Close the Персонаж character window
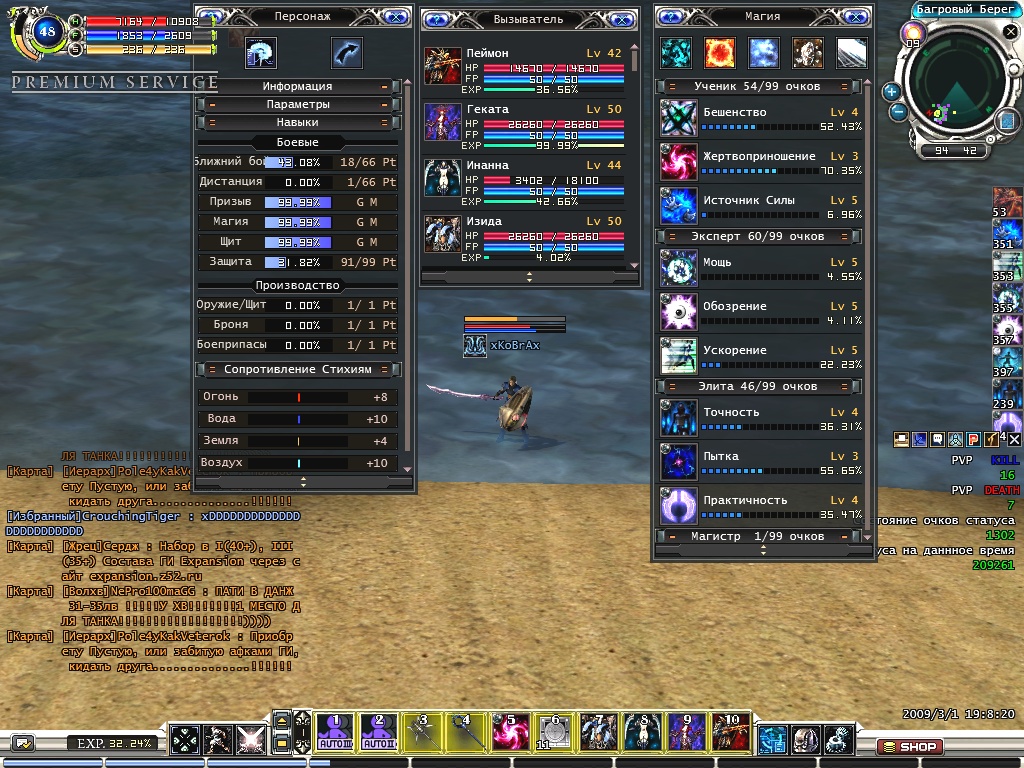Image resolution: width=1024 pixels, height=768 pixels. tap(395, 17)
